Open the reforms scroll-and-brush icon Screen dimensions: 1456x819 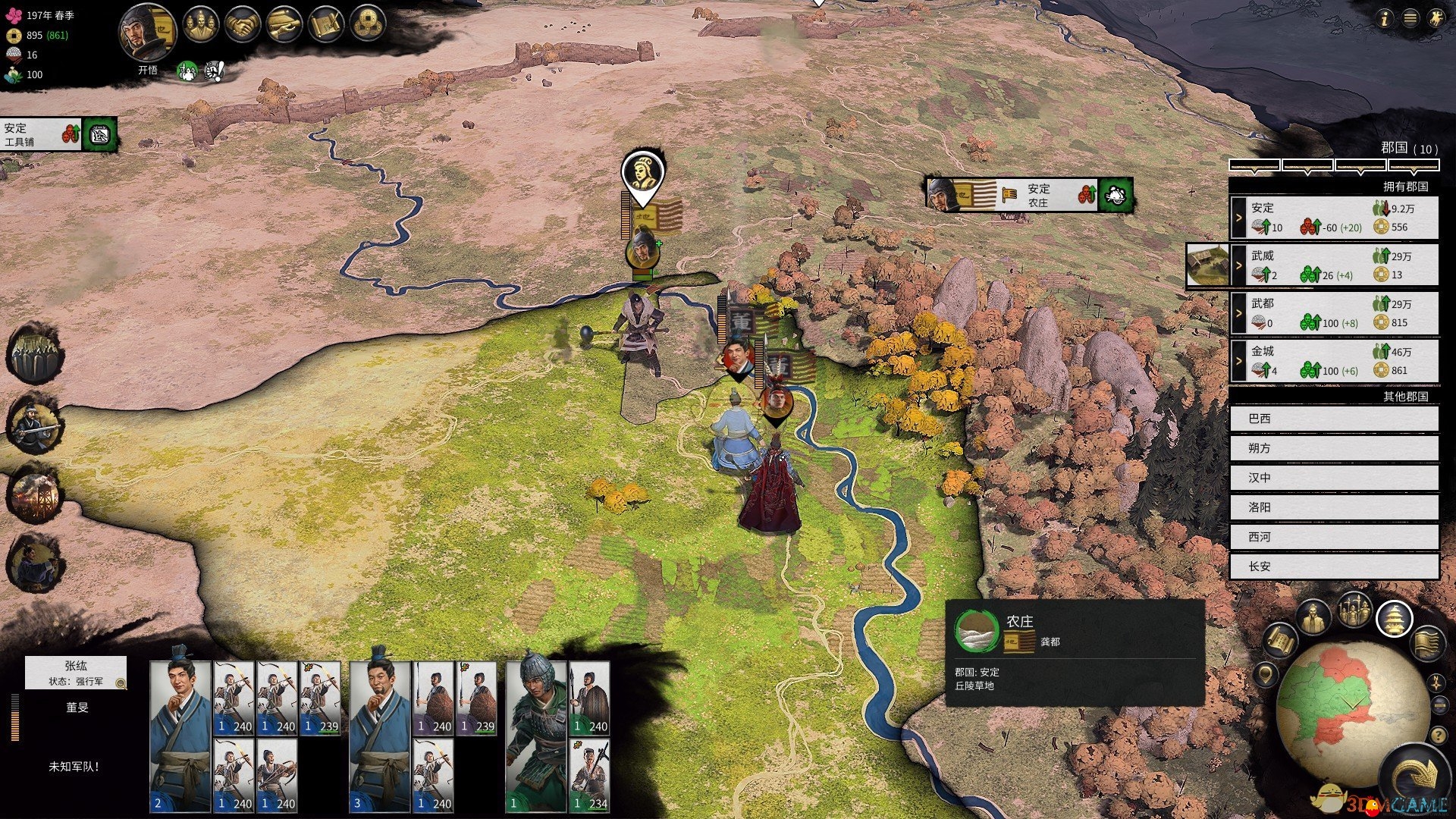pyautogui.click(x=327, y=26)
